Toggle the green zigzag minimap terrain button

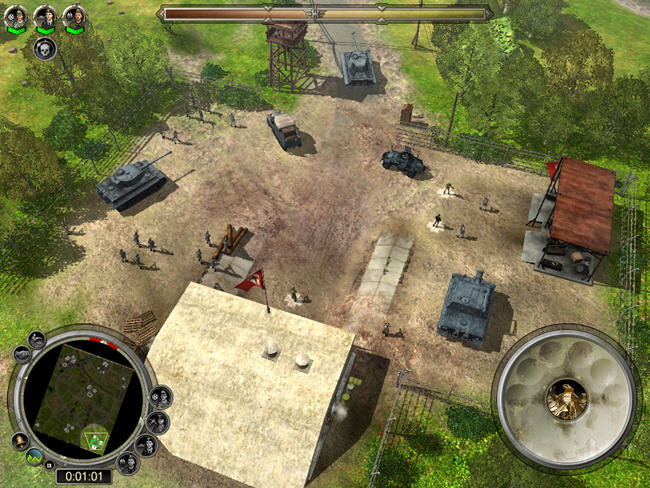point(36,458)
